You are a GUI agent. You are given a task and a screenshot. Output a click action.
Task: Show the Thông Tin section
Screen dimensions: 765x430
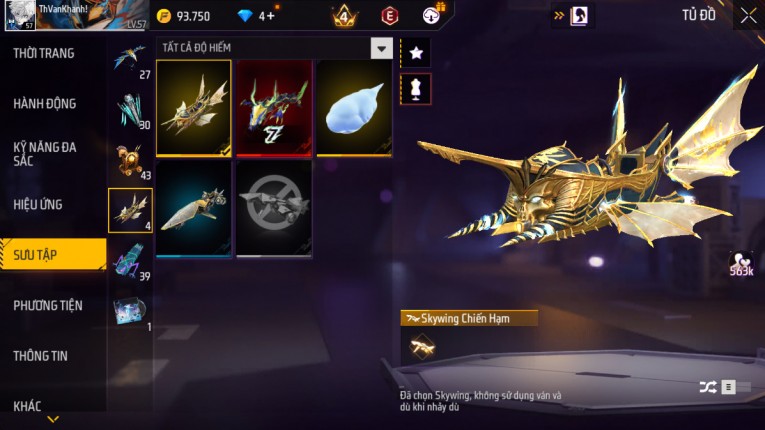coord(41,355)
